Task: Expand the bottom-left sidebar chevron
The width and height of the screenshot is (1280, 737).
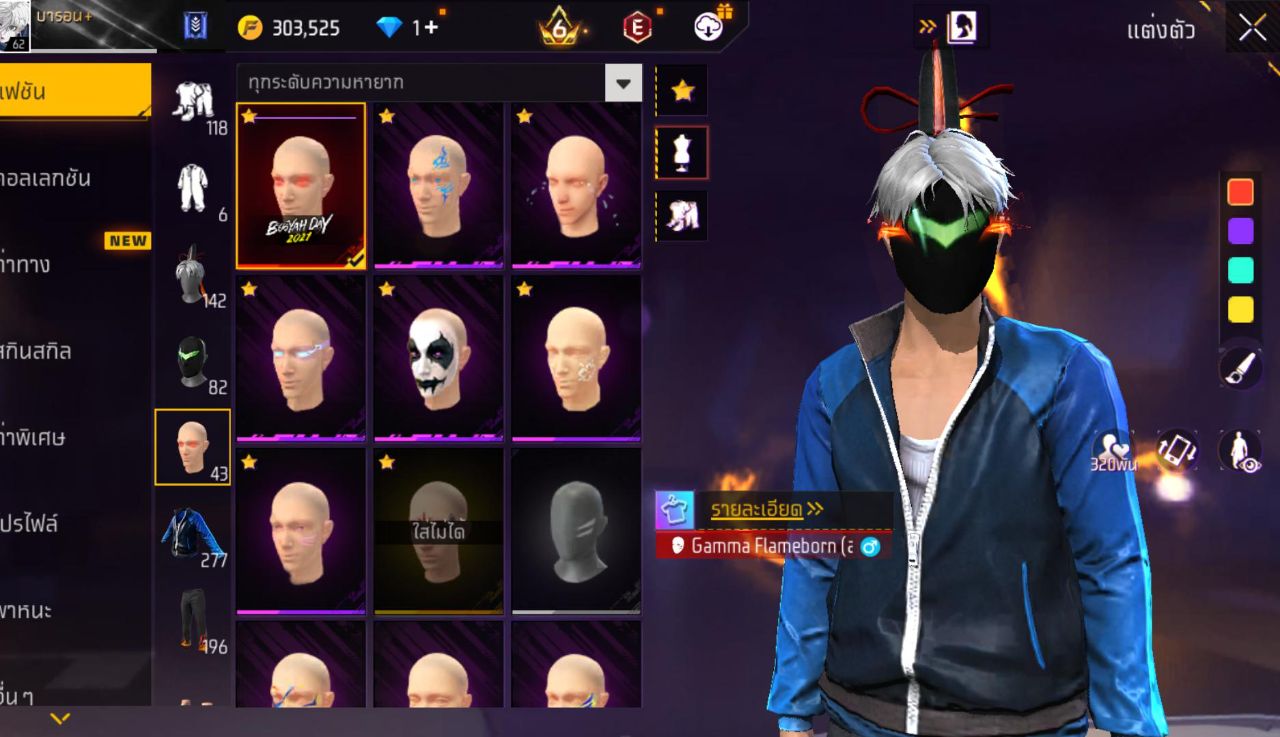Action: (58, 716)
